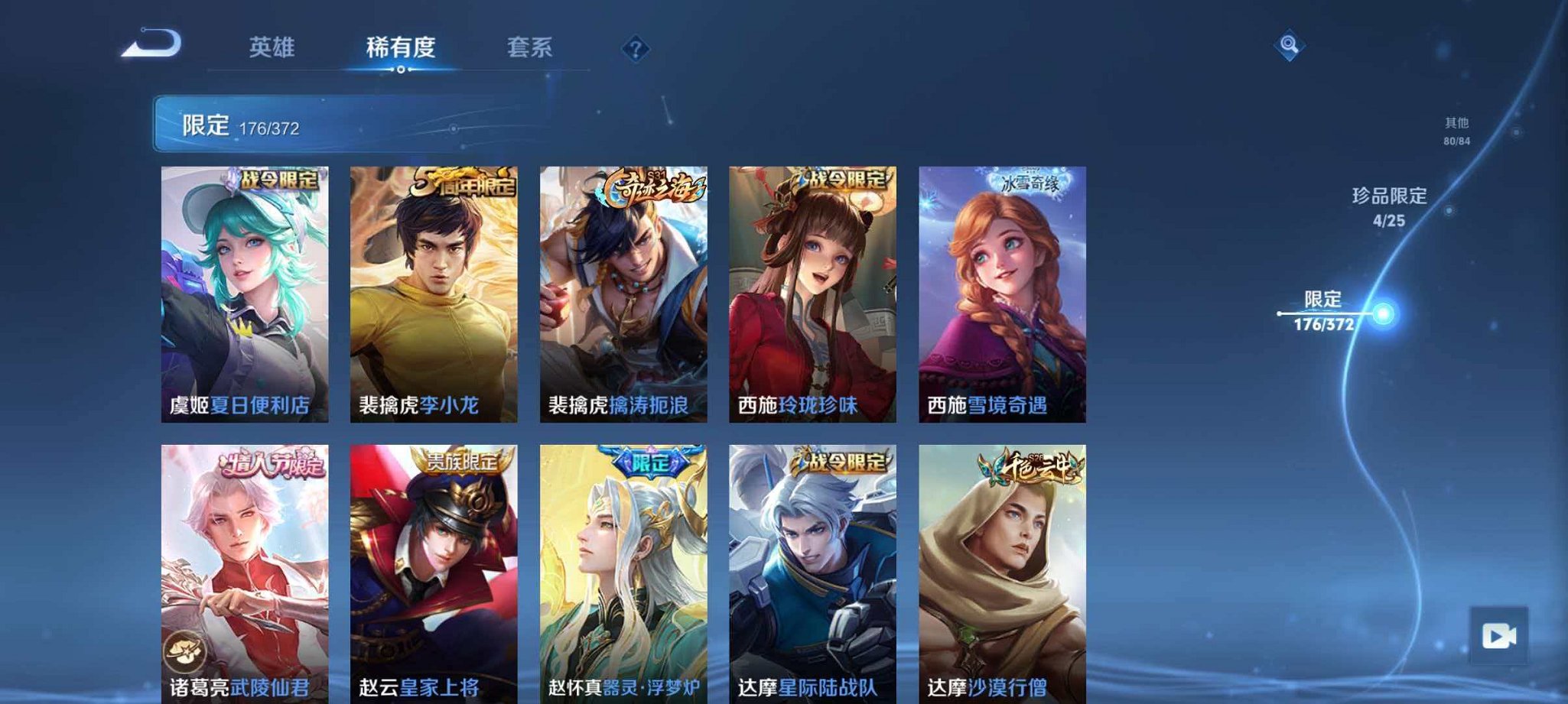Click 其他 80/84 in the right navigation
Image resolution: width=1568 pixels, height=704 pixels.
[1454, 128]
